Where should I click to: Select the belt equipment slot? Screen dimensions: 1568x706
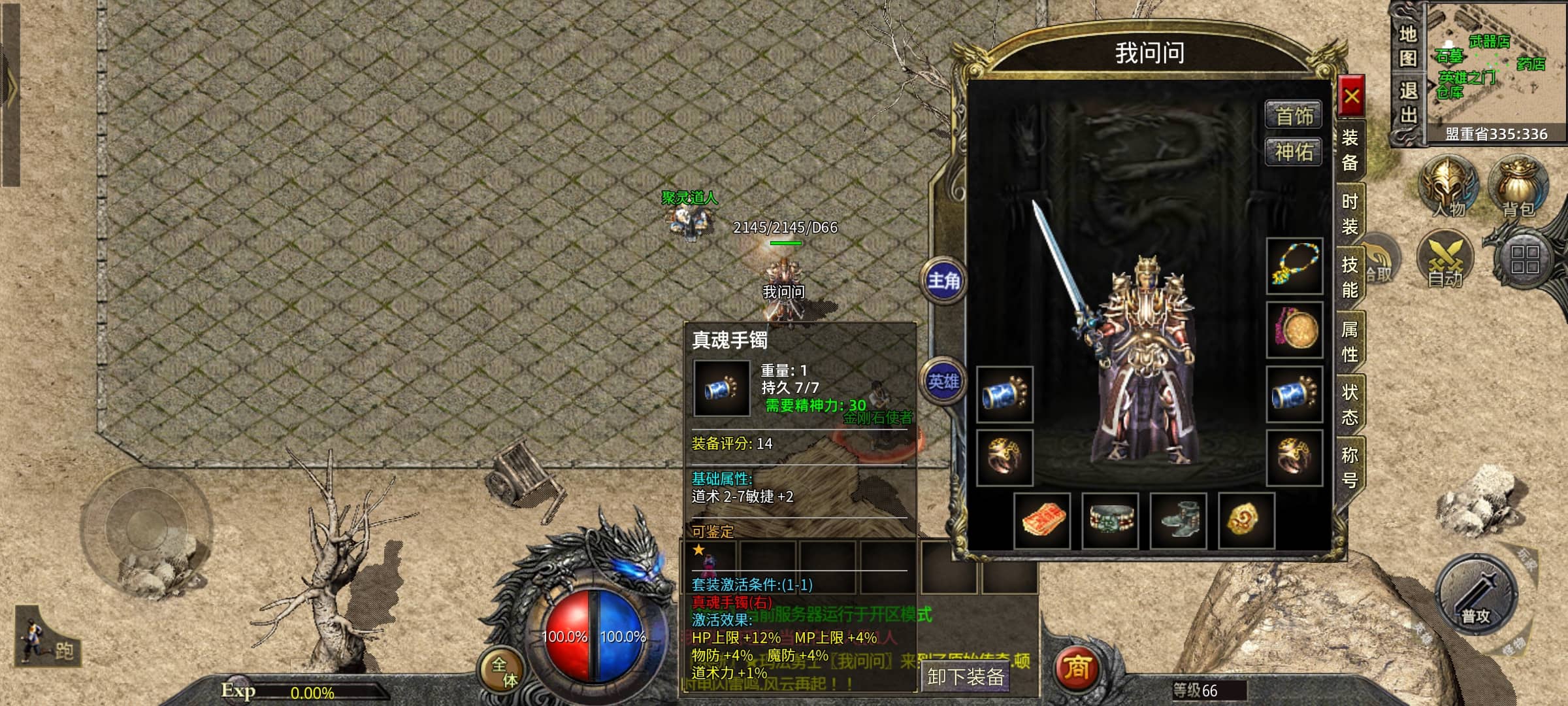[x=1110, y=520]
